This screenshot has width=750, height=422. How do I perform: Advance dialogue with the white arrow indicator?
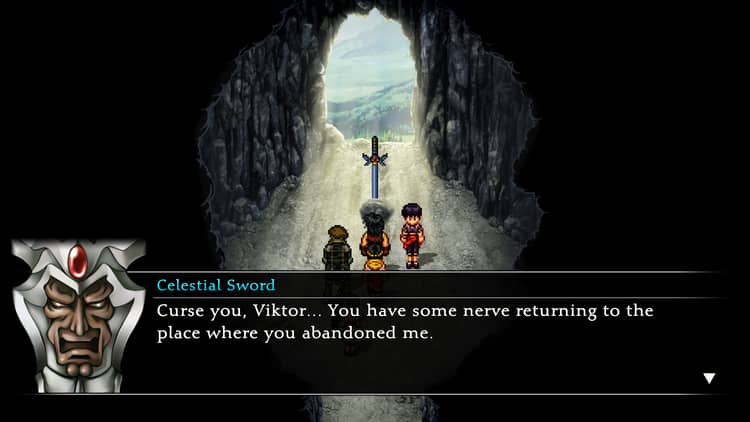pyautogui.click(x=709, y=378)
